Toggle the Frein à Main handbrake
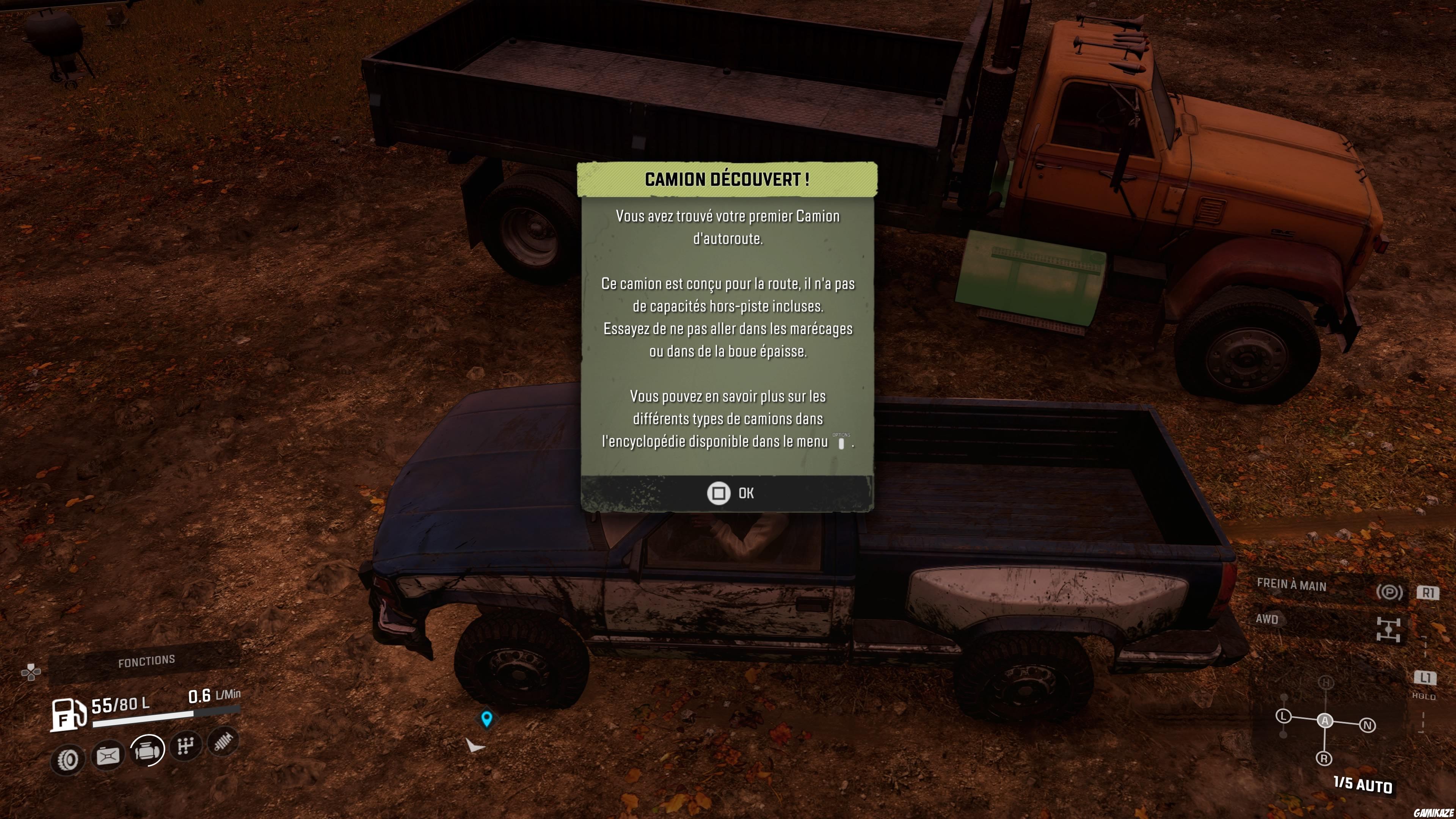The width and height of the screenshot is (1456, 819). click(x=1389, y=592)
